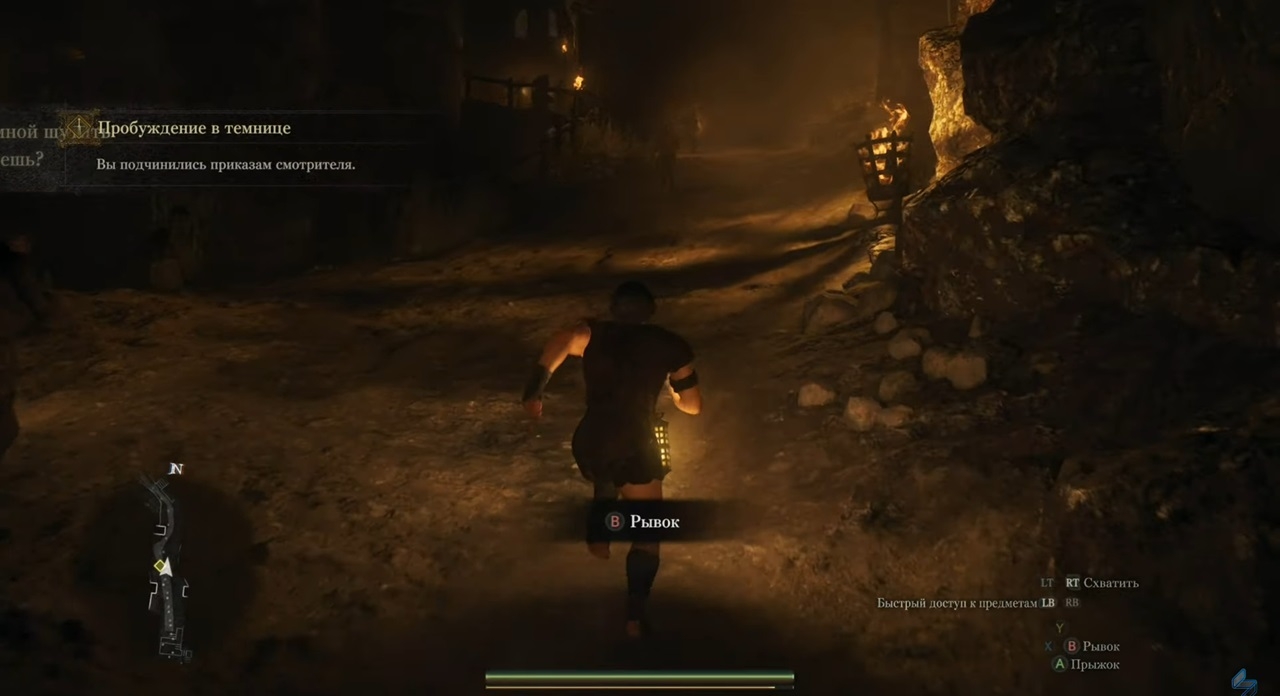1280x696 pixels.
Task: Select the yellow diamond quest marker on minimap
Action: pyautogui.click(x=157, y=566)
